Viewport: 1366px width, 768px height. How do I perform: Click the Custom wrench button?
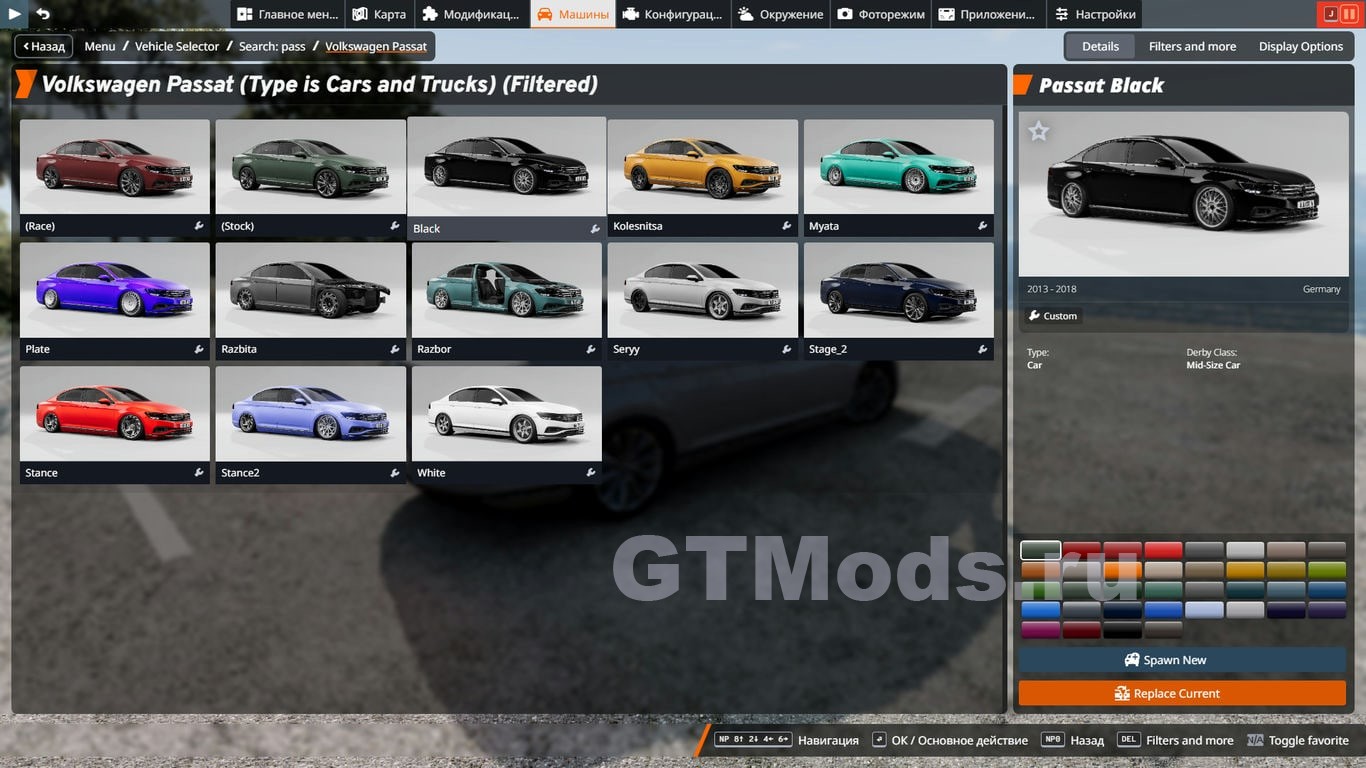1053,316
